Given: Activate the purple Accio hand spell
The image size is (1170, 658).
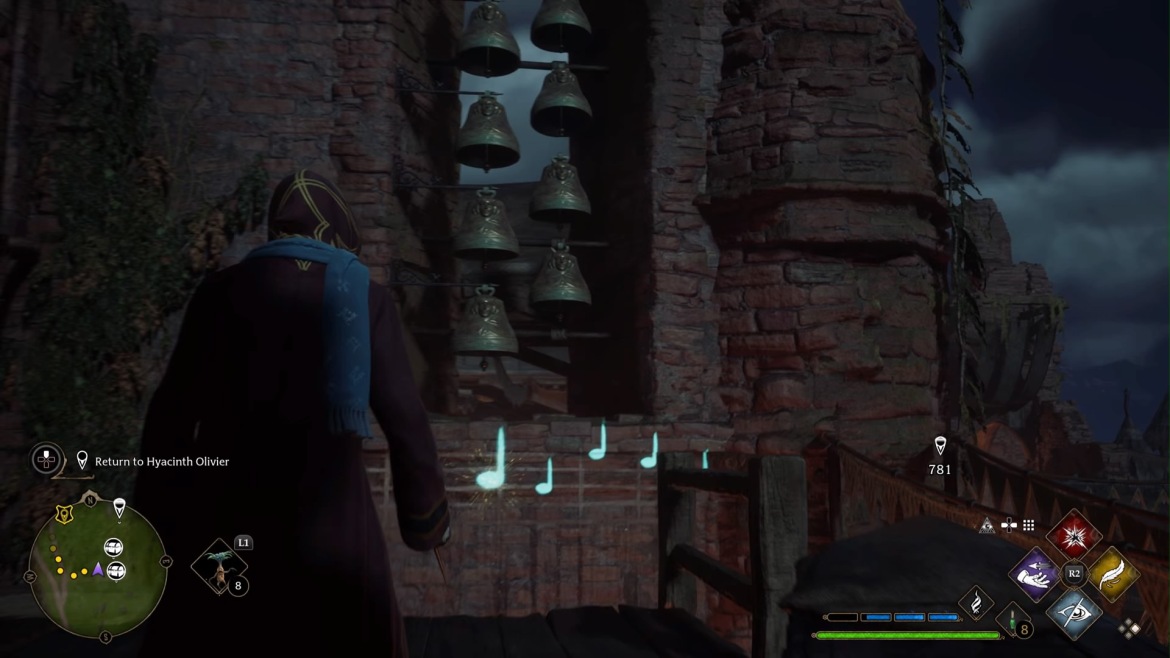Looking at the screenshot, I should click(x=1035, y=574).
